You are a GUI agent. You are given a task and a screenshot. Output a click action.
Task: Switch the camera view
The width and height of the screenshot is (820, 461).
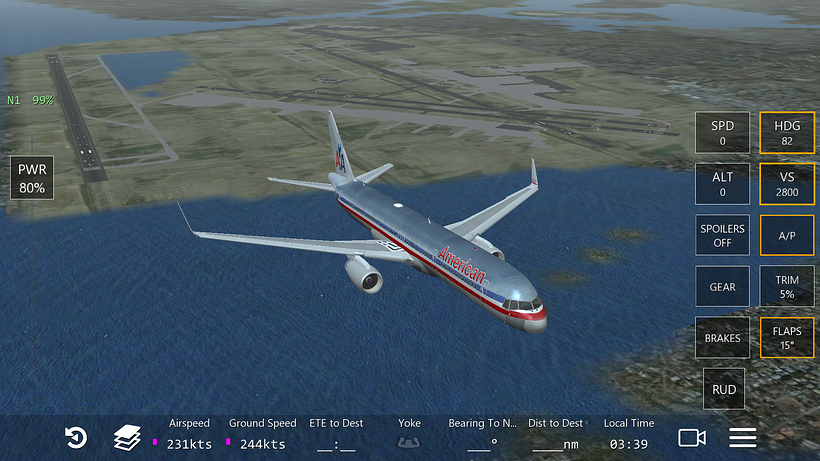pos(691,438)
